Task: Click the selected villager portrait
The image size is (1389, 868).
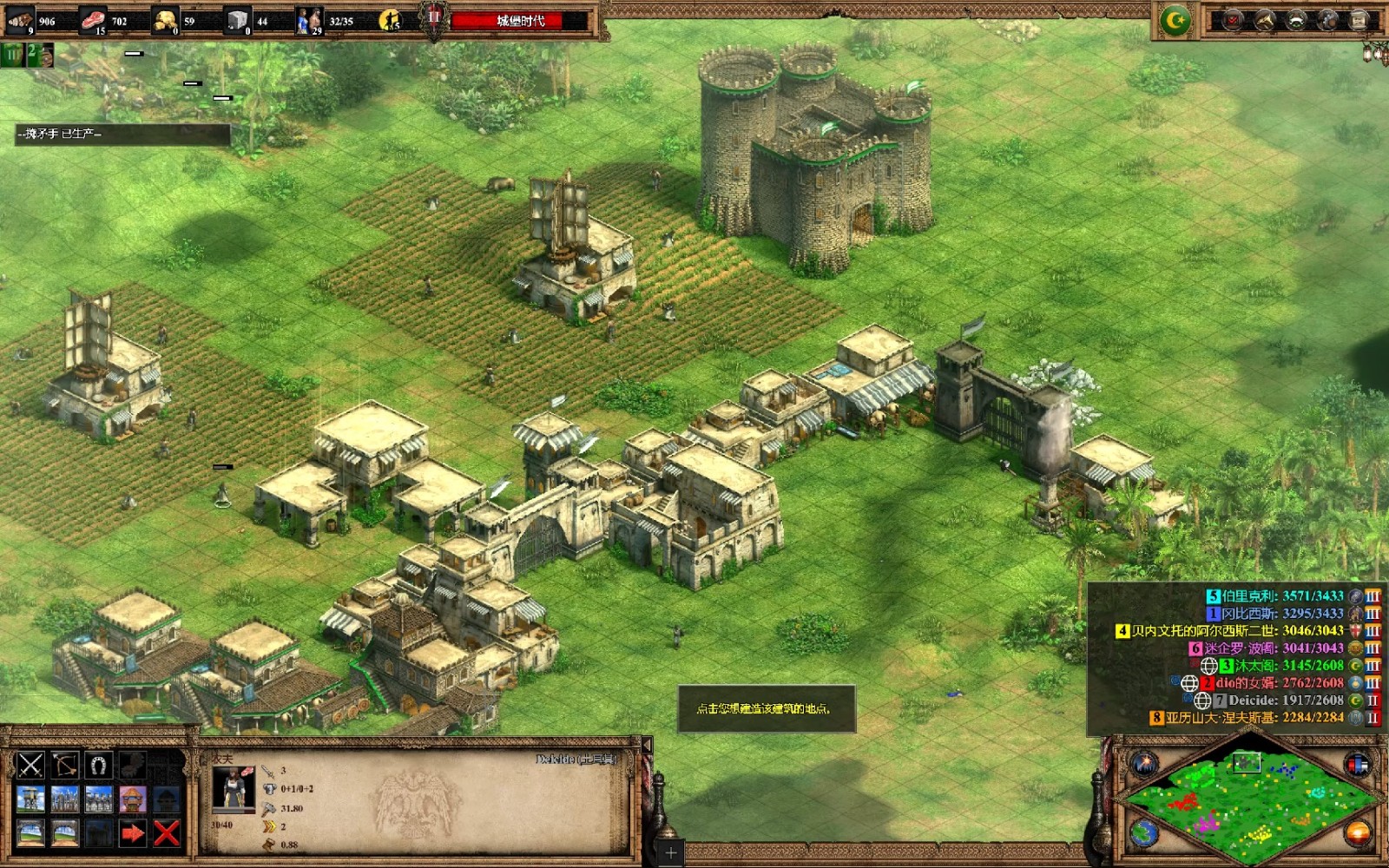Action: [x=234, y=788]
